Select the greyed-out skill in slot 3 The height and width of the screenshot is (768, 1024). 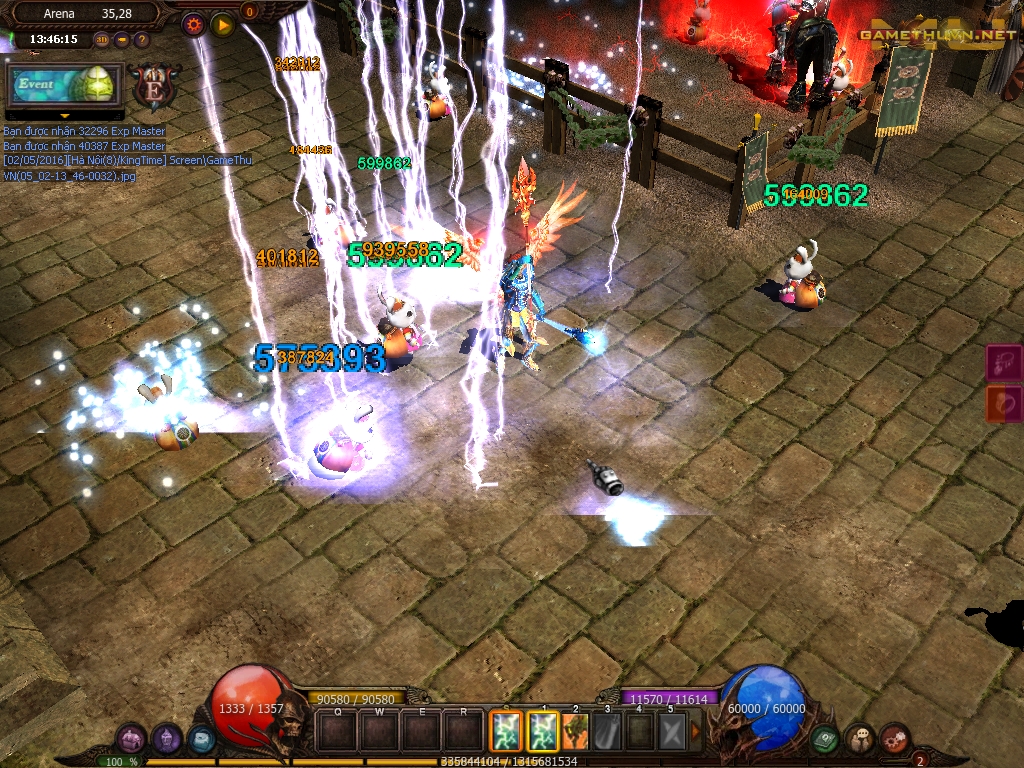(608, 731)
